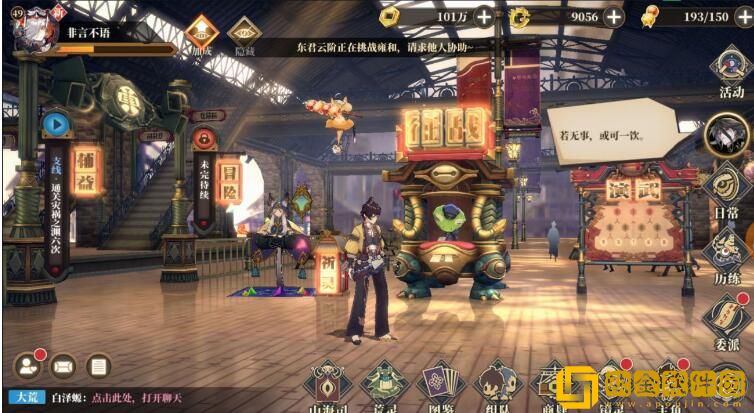Viewport: 754px width, 413px height.
Task: Add coins with the plus beside 101万
Action: pos(483,16)
